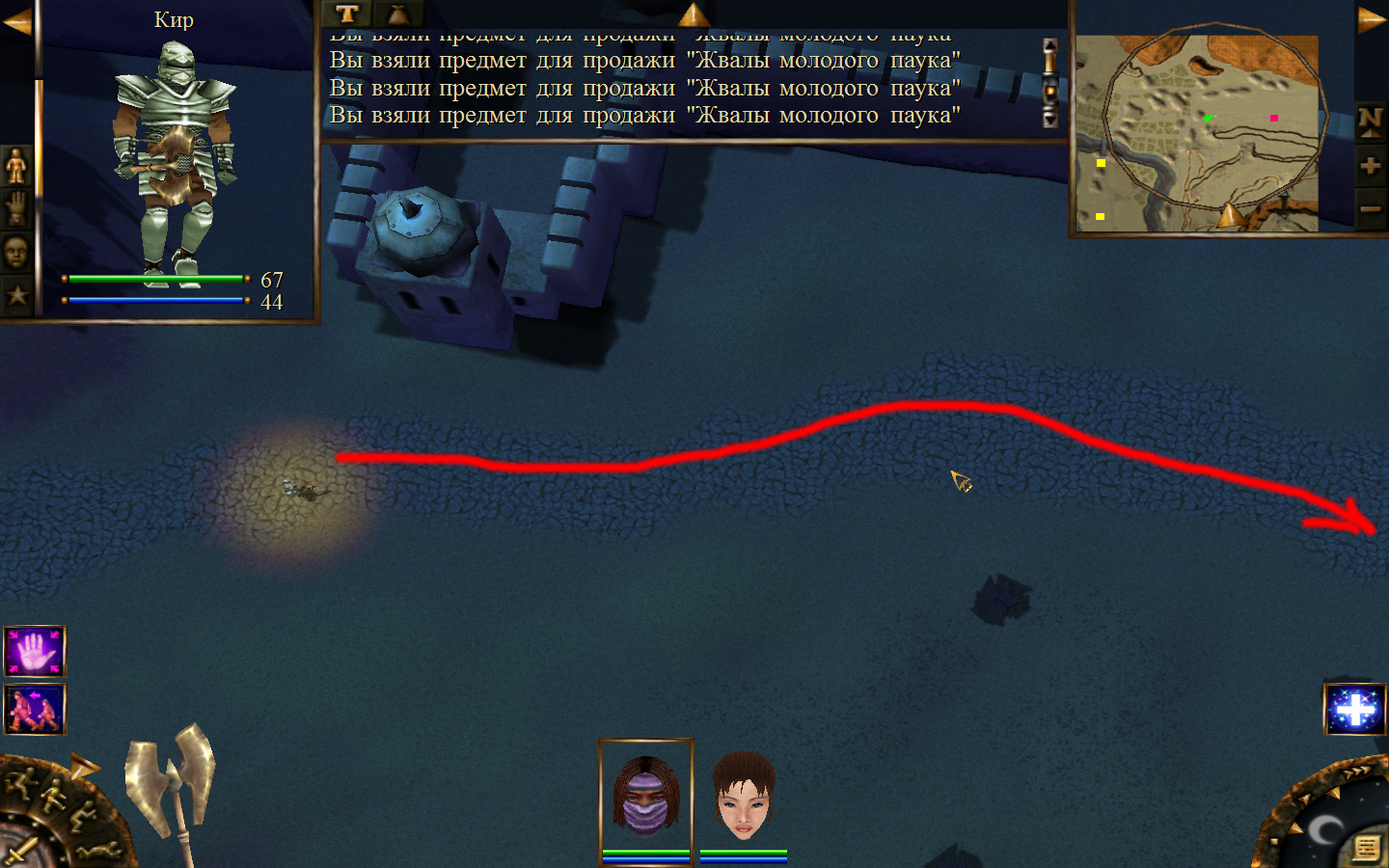Toggle the follow-the-leader marching figures icon
1389x868 pixels.
pos(35,709)
